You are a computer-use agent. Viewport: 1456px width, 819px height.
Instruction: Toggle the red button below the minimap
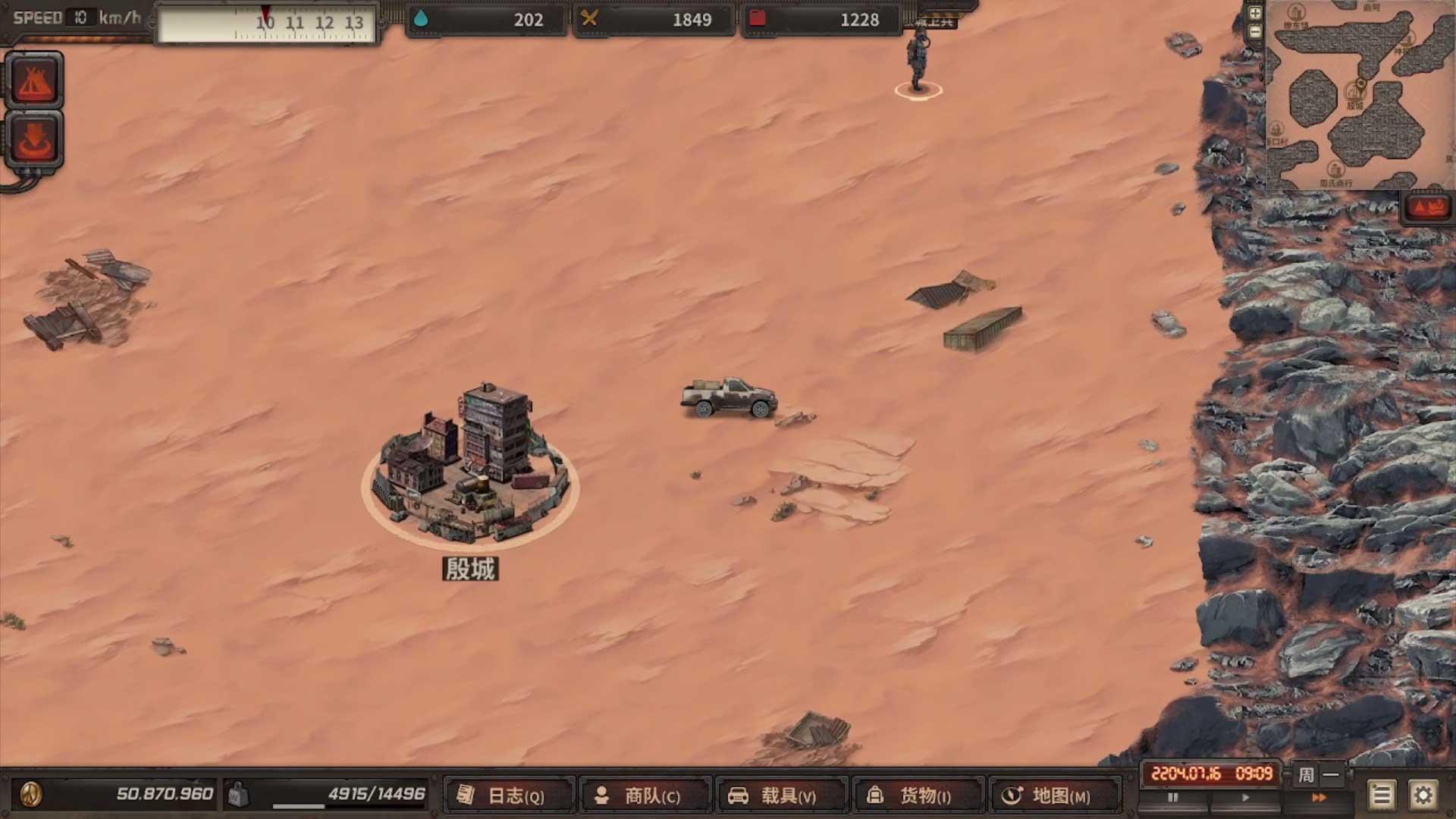pyautogui.click(x=1427, y=207)
